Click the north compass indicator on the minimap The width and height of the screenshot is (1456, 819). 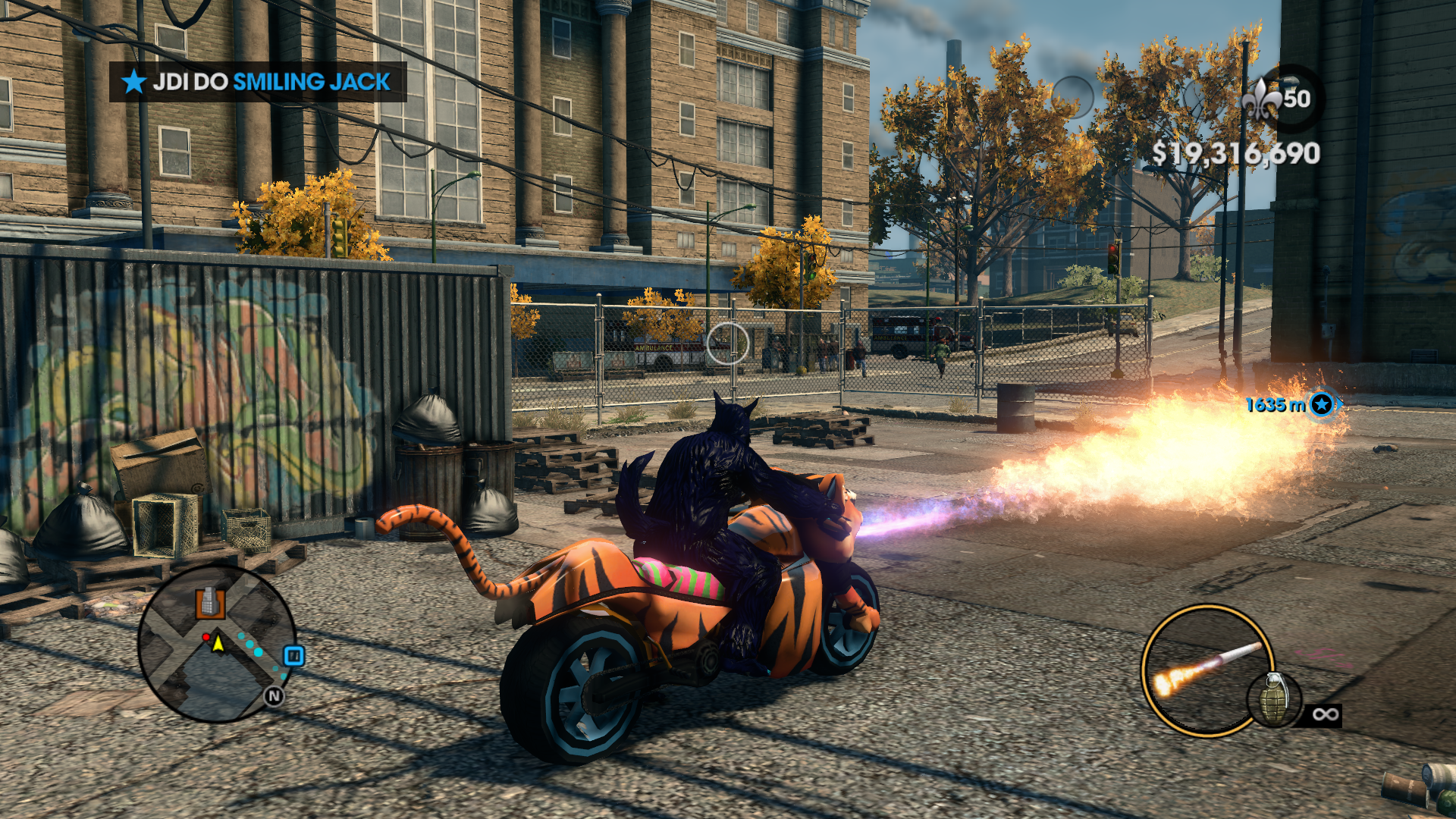tap(274, 696)
